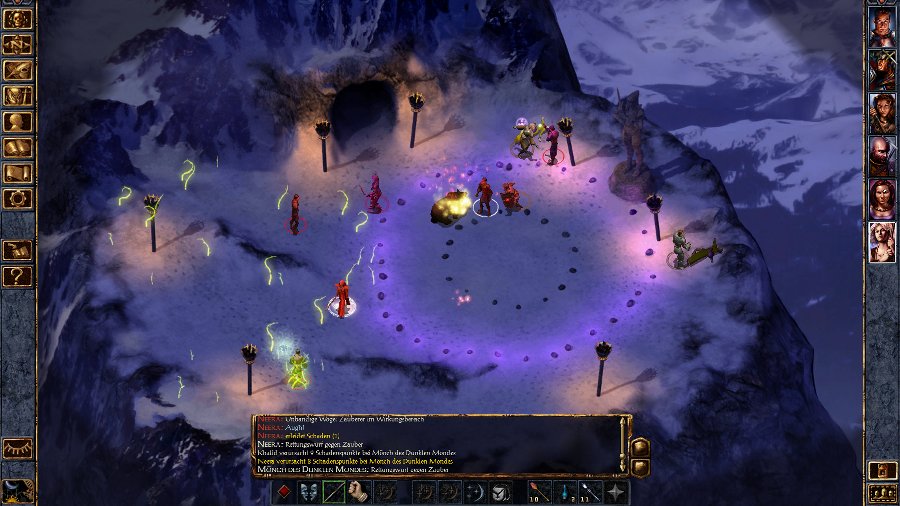Open the area map from the sidebar

point(18,45)
